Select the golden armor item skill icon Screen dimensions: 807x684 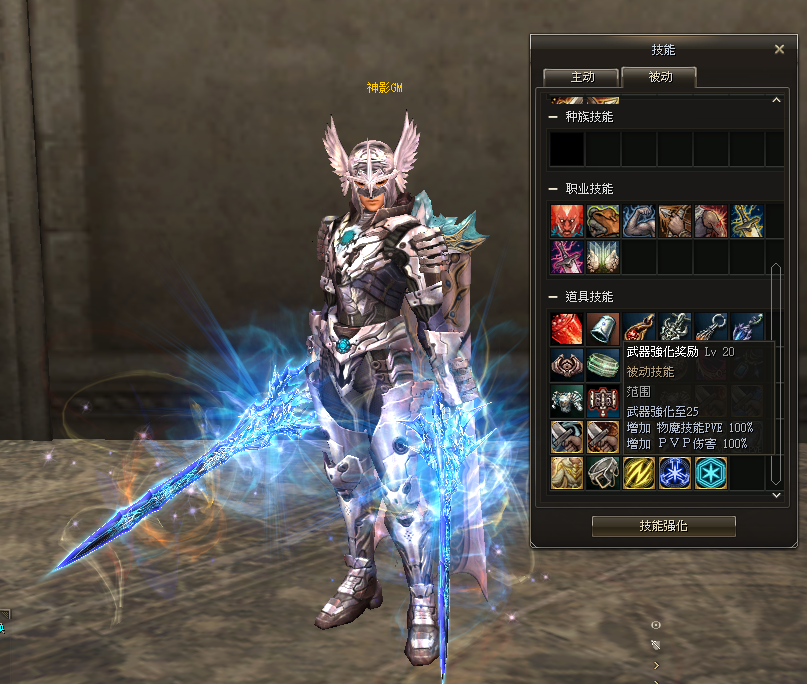[566, 472]
